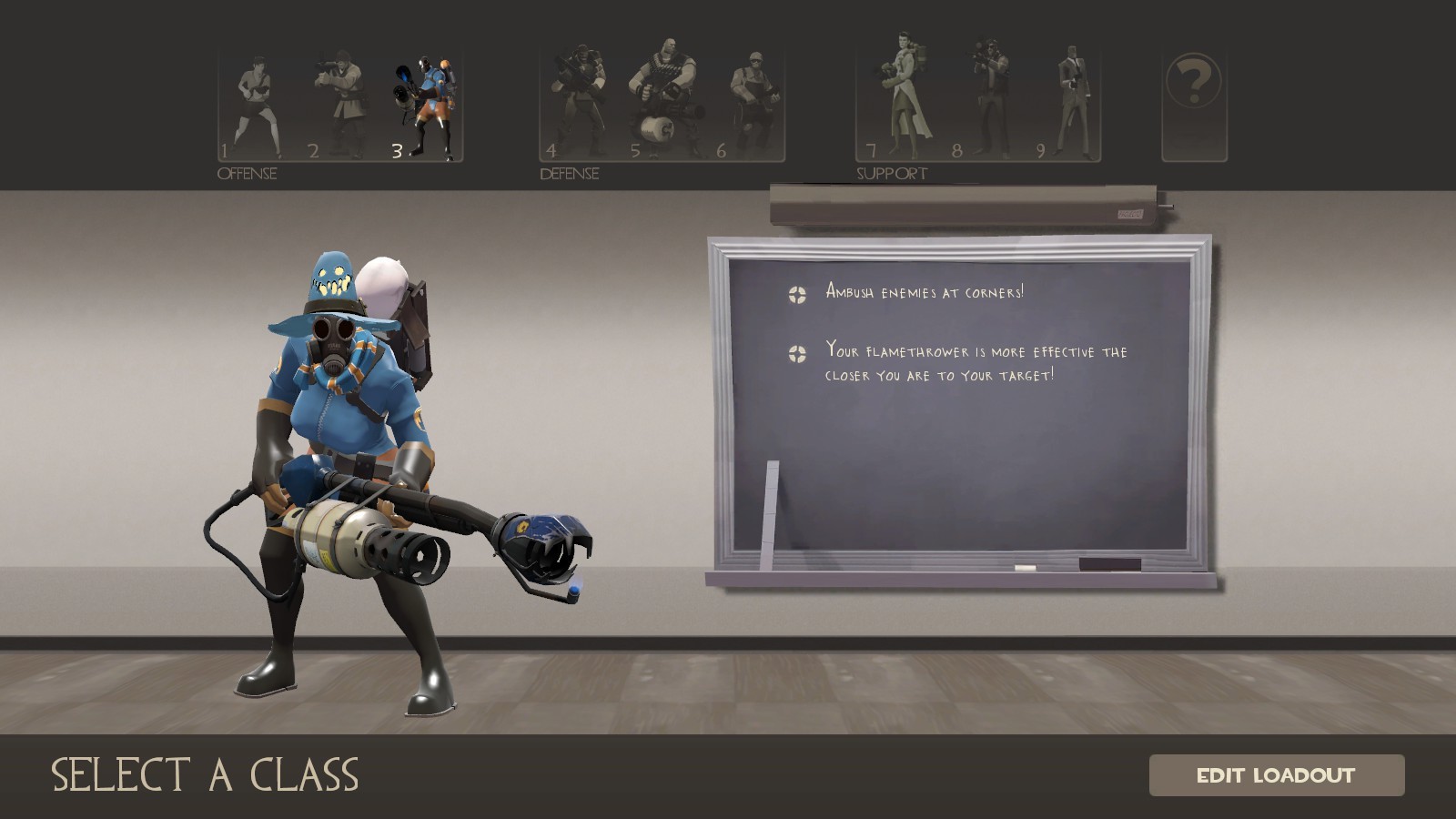Click the projector screen above the chalkboard

(965, 202)
